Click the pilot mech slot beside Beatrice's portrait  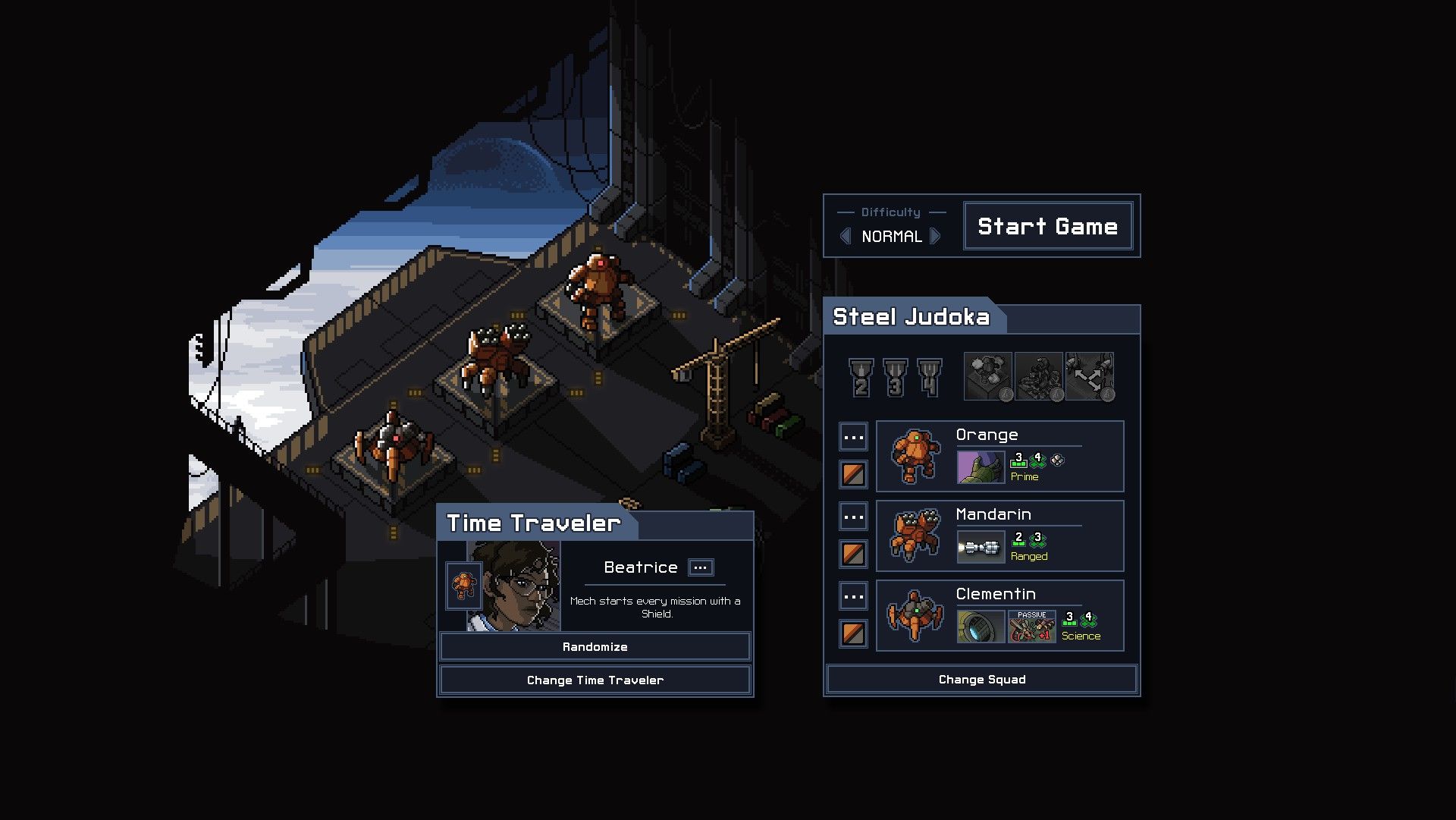(463, 586)
